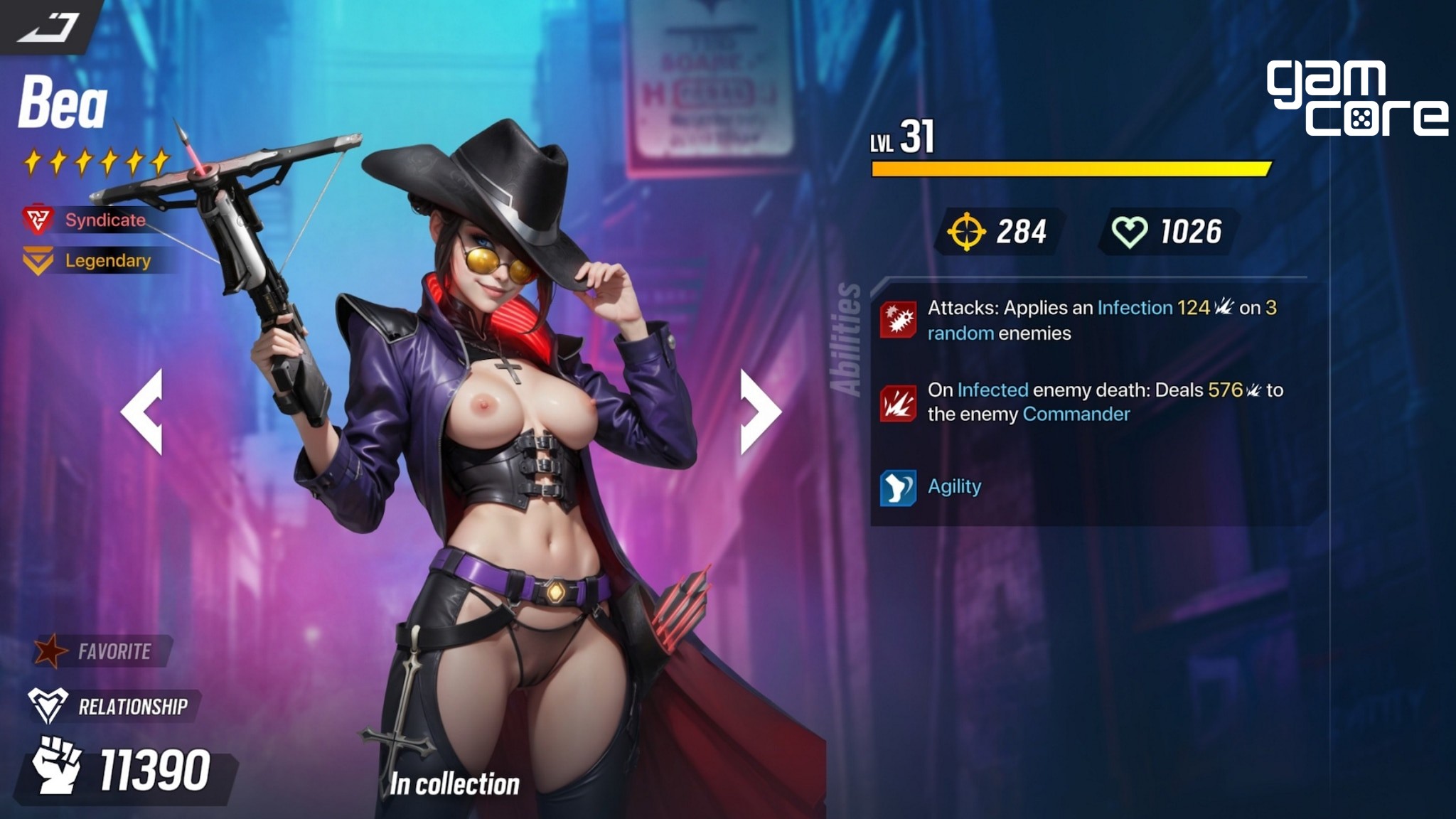
Task: Select the Infection attack ability icon
Action: point(898,320)
